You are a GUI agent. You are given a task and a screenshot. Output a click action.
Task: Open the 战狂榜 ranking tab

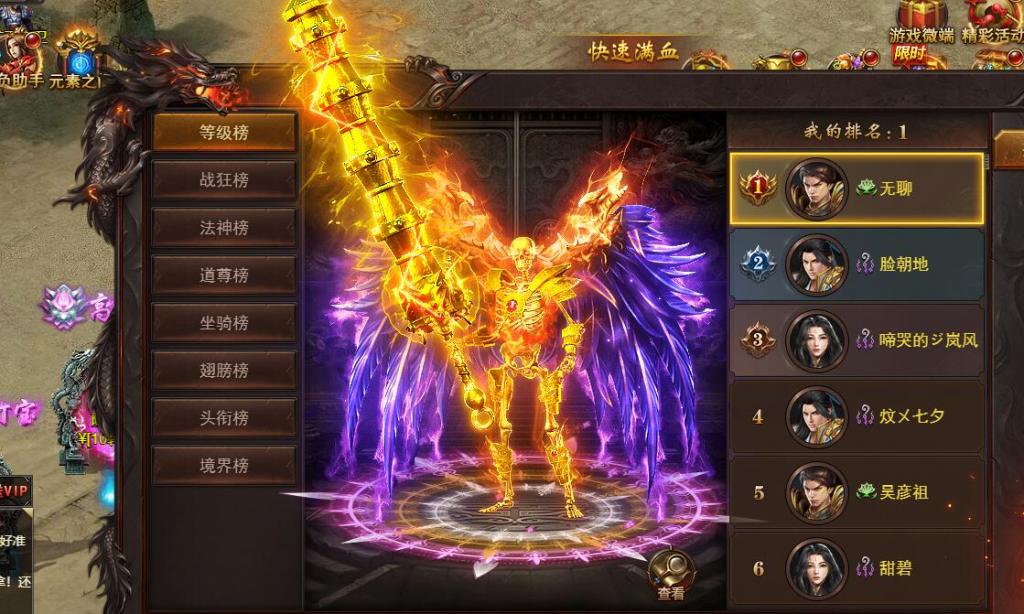click(x=224, y=180)
